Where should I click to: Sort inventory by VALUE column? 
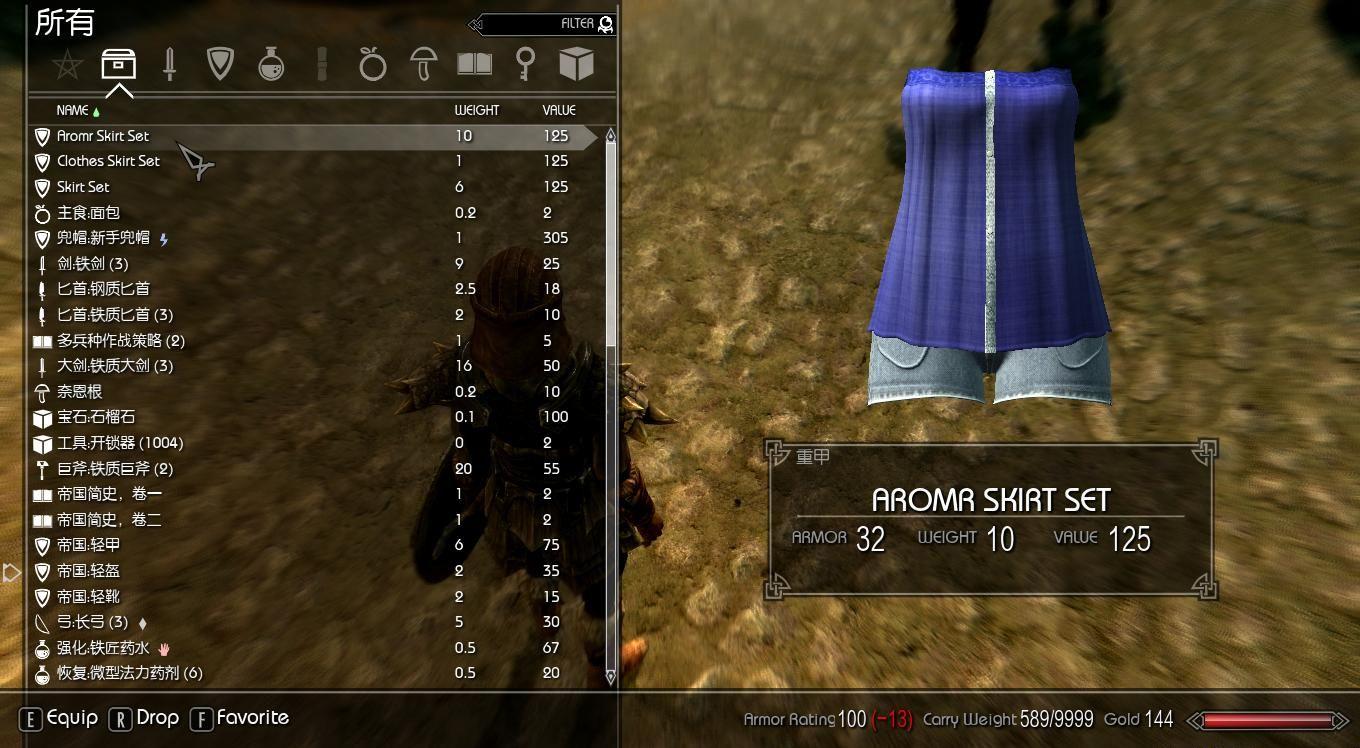(558, 110)
